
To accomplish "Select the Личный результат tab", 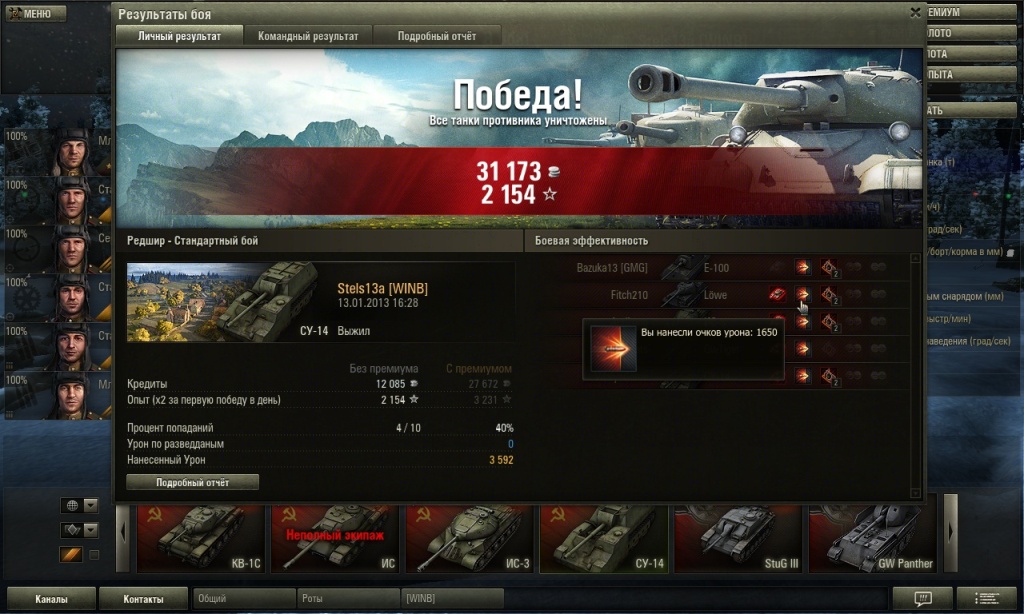I will 179,36.
